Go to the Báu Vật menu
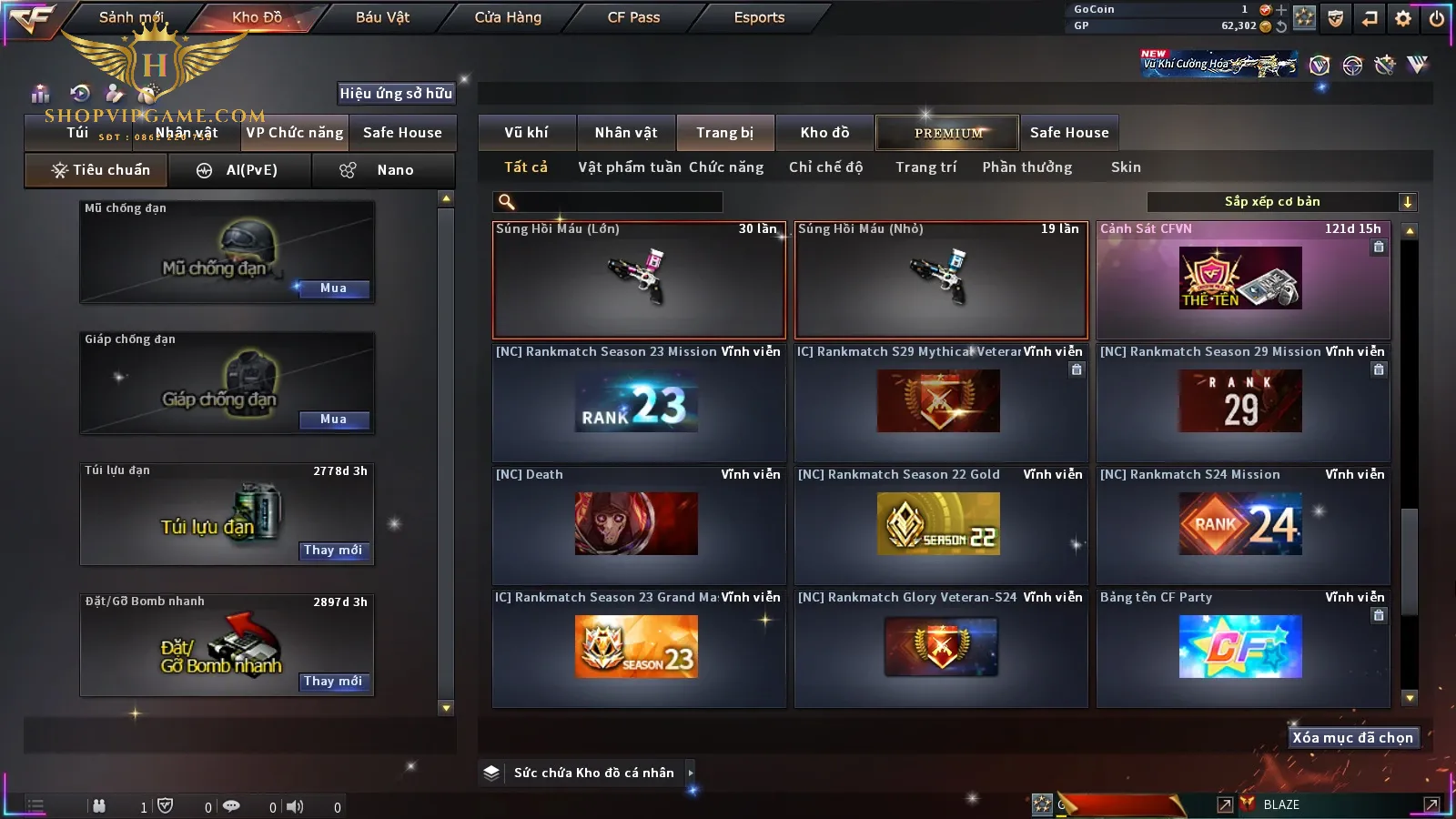Screen dimensions: 1456x819 [x=382, y=17]
